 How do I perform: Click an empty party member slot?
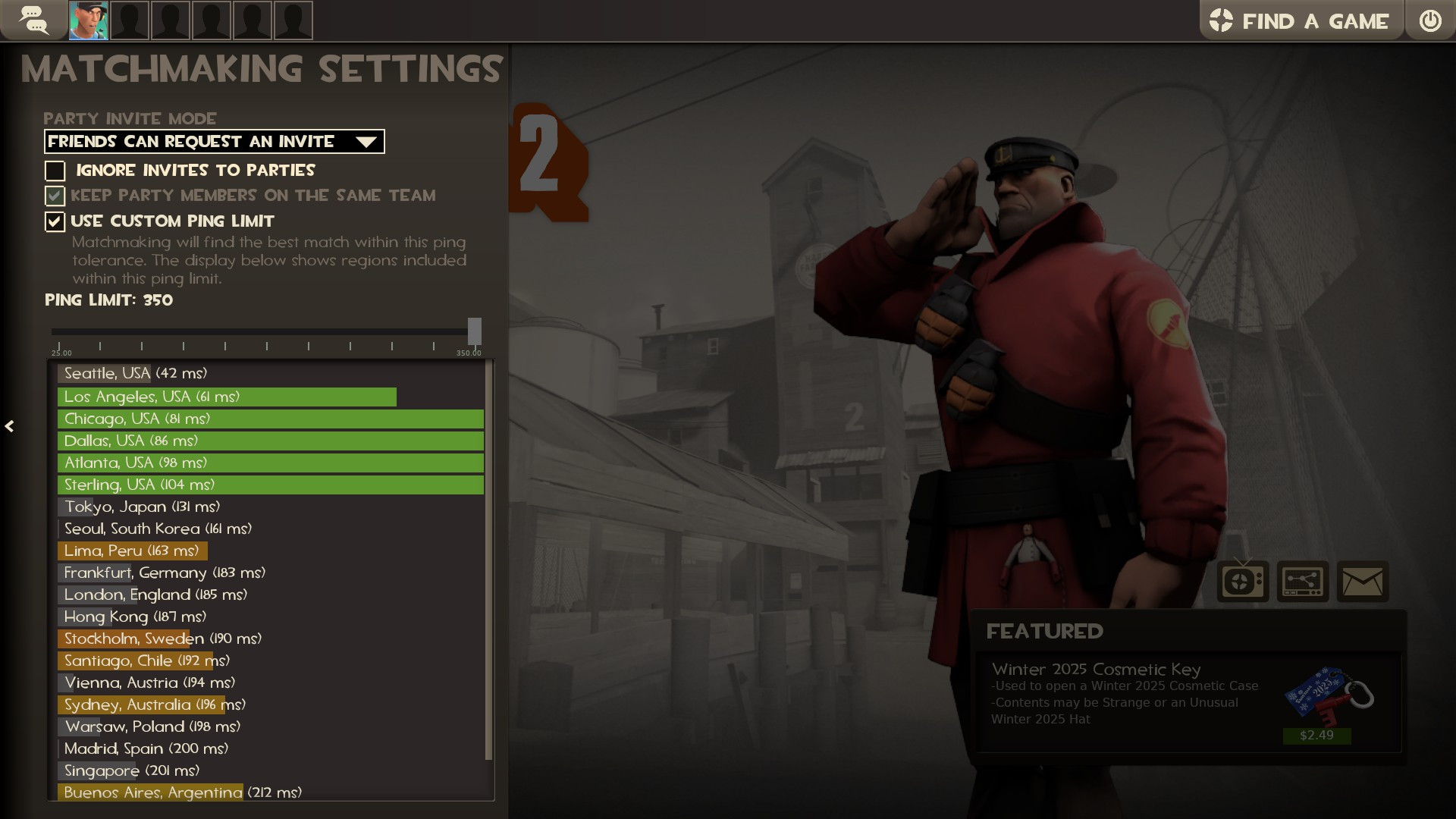(x=130, y=20)
